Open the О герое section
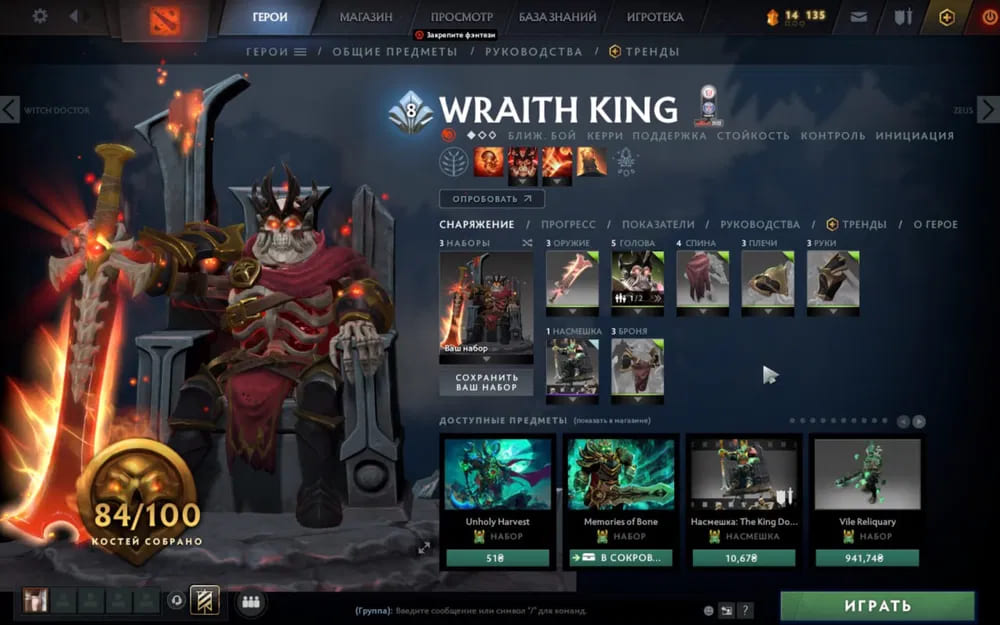 [935, 225]
